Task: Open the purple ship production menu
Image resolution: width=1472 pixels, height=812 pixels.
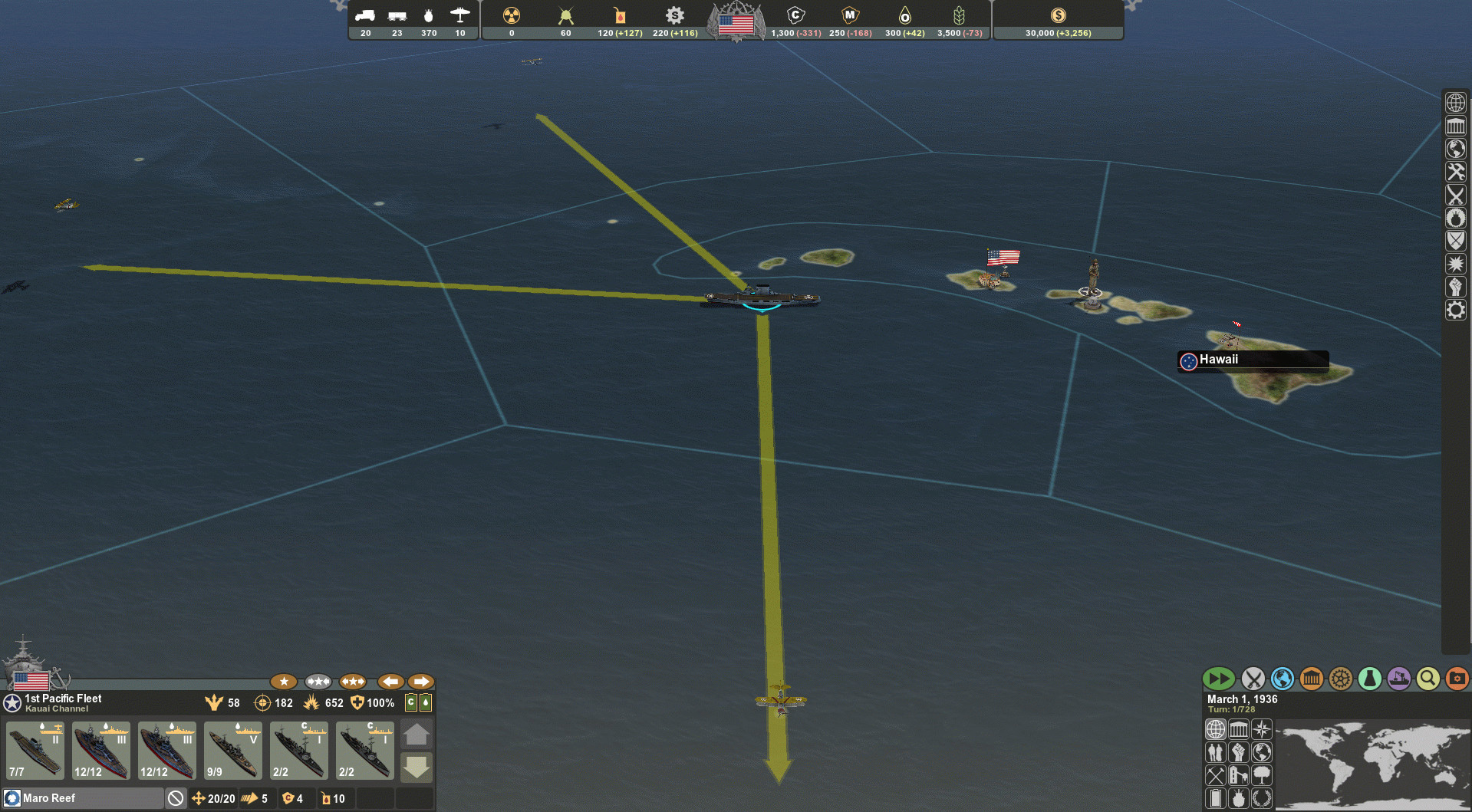Action: [1398, 679]
